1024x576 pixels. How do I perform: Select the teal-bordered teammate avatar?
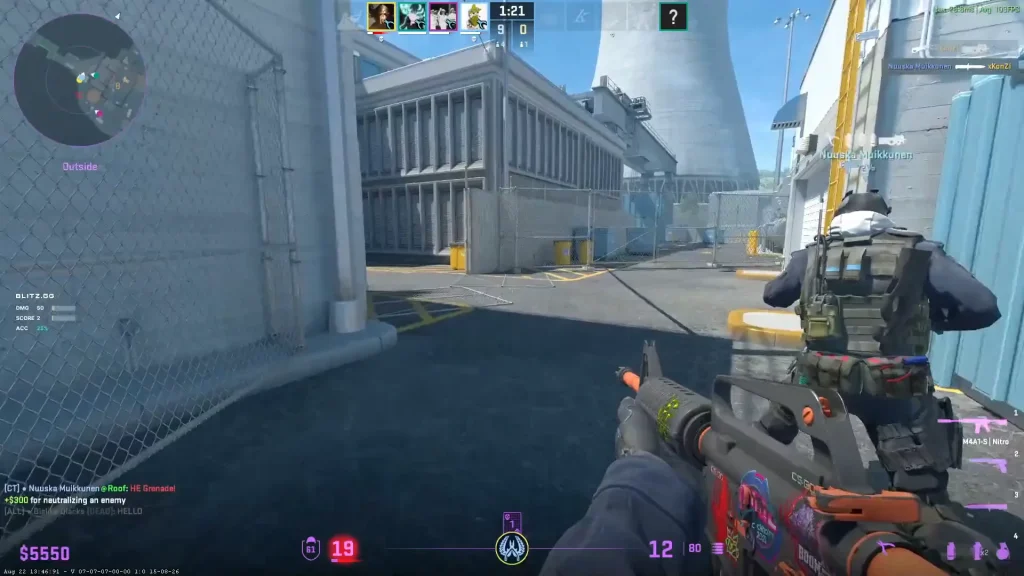pyautogui.click(x=411, y=16)
